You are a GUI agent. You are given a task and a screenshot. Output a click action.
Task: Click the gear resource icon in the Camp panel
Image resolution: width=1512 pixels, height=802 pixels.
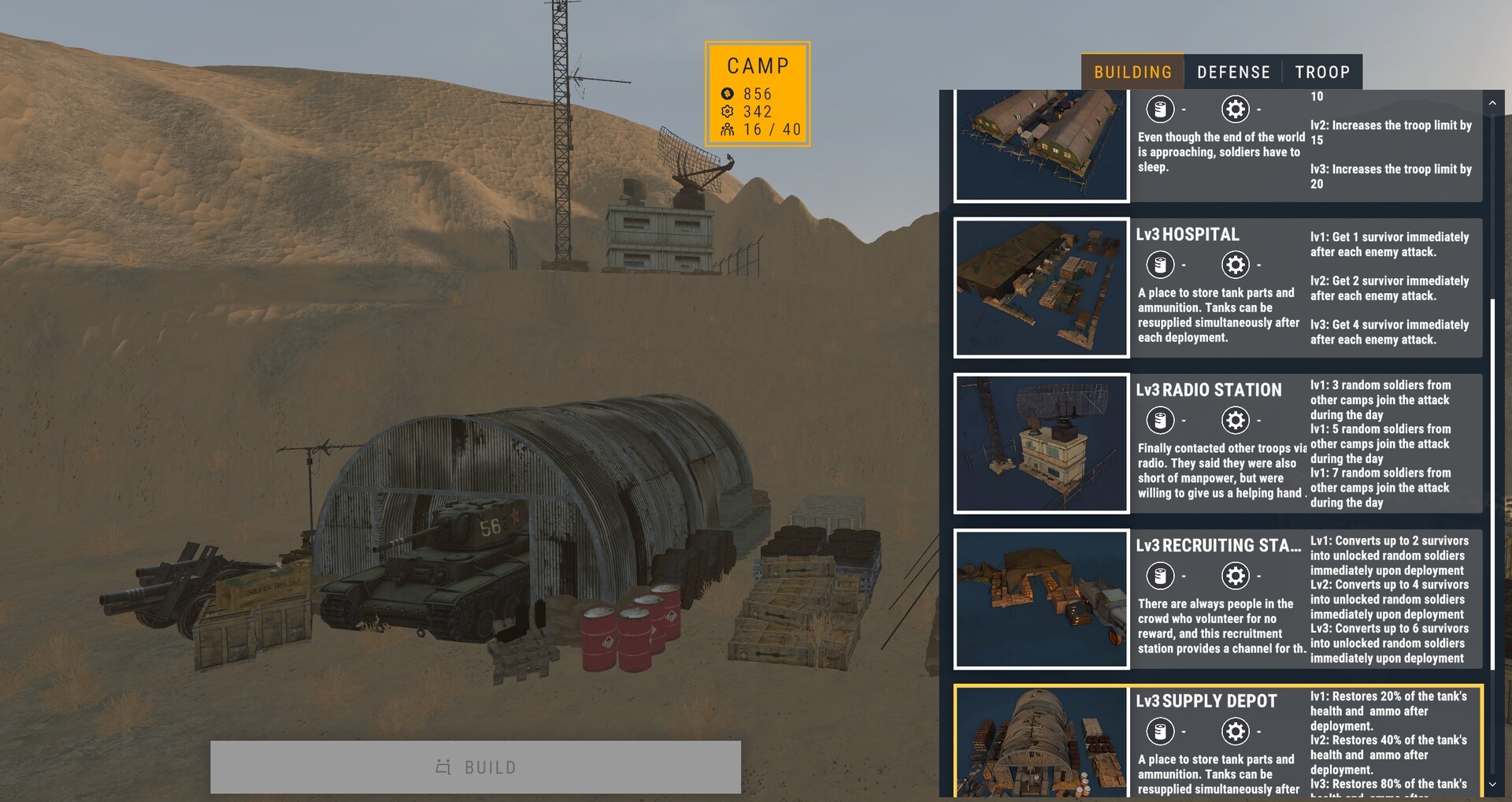point(726,111)
